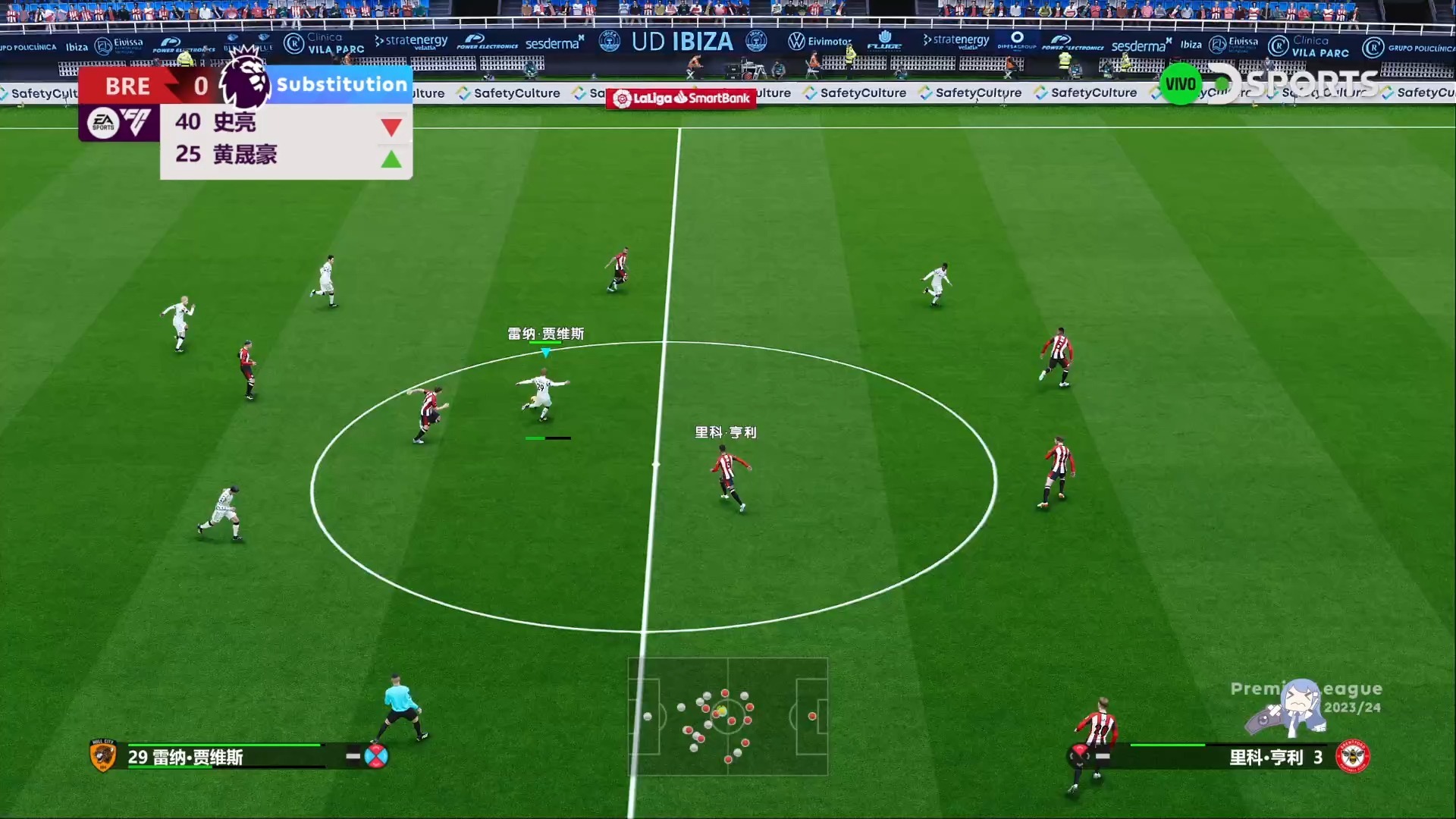
Task: Click the green VIVO live badge
Action: 1180,84
